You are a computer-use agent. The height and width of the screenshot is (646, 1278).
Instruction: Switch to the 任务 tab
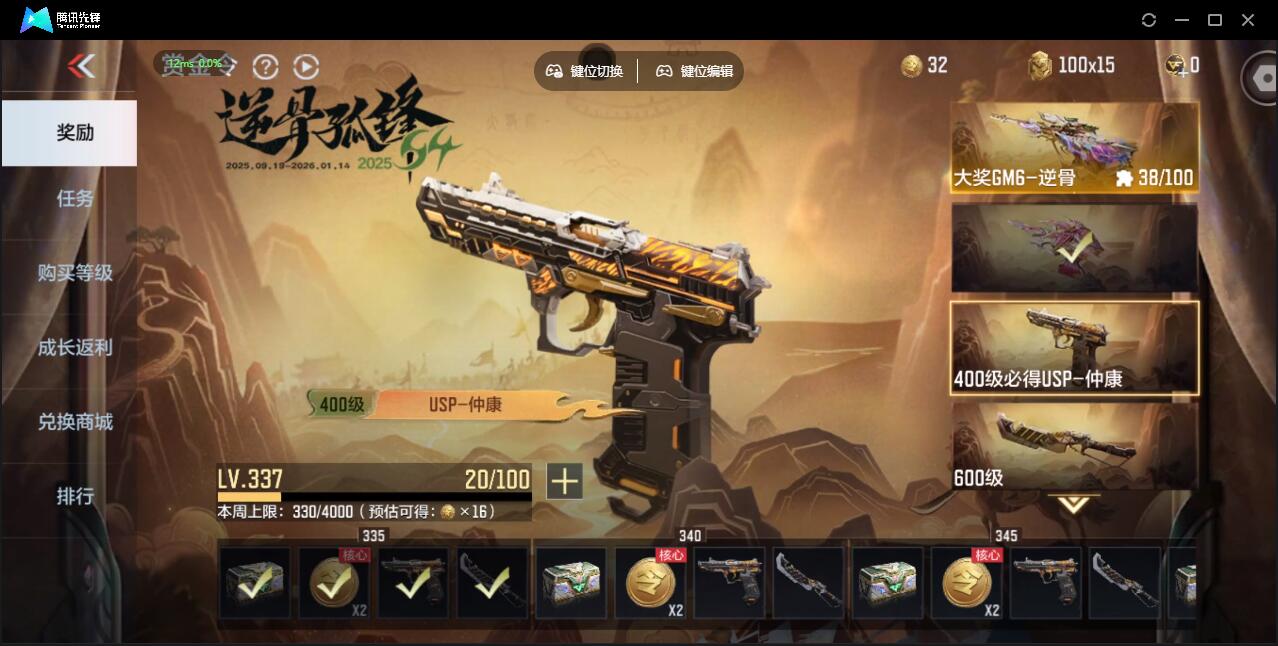(75, 198)
